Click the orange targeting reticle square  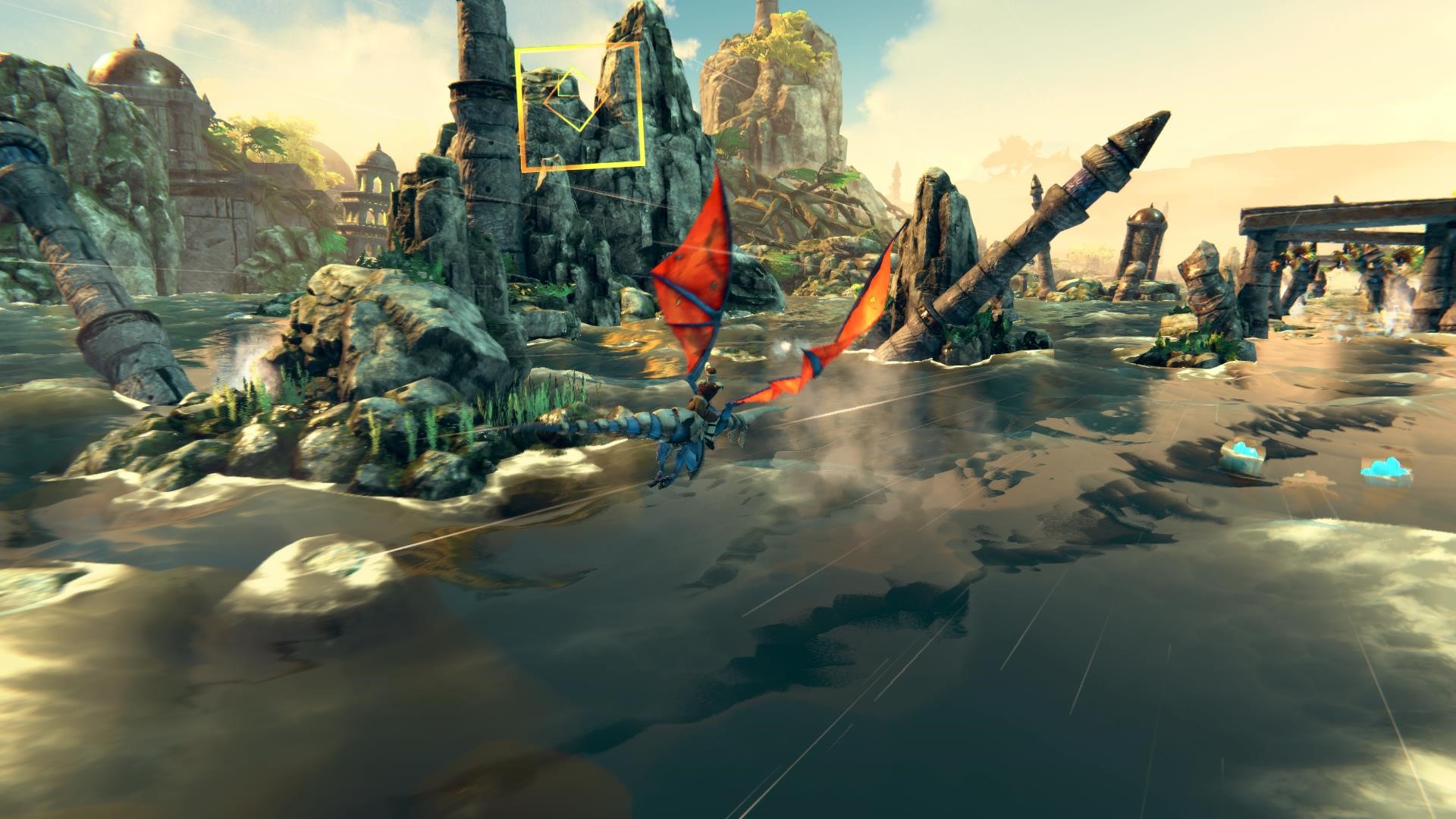tap(581, 106)
